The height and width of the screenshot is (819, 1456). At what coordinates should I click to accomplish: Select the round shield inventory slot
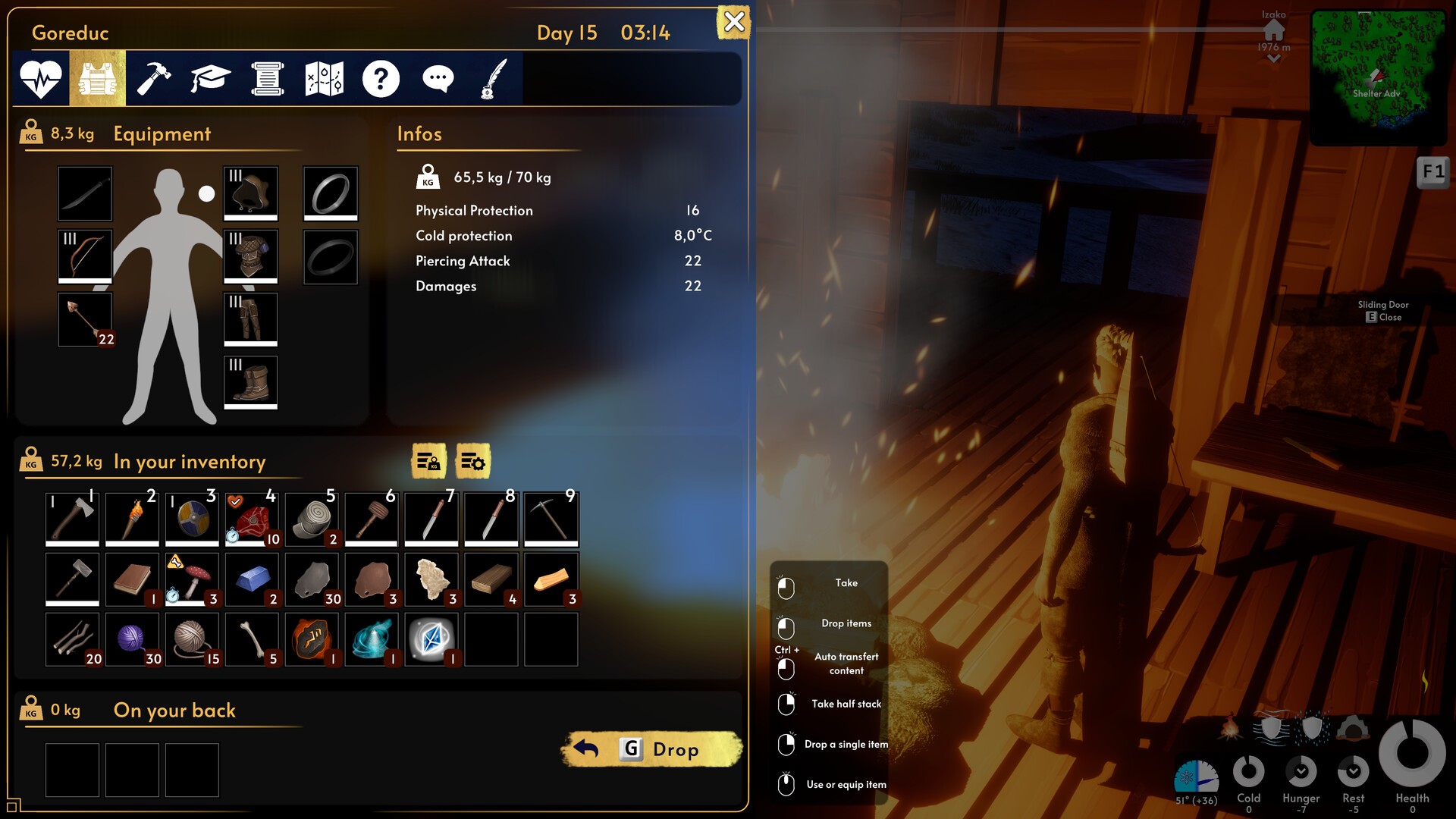pos(192,518)
